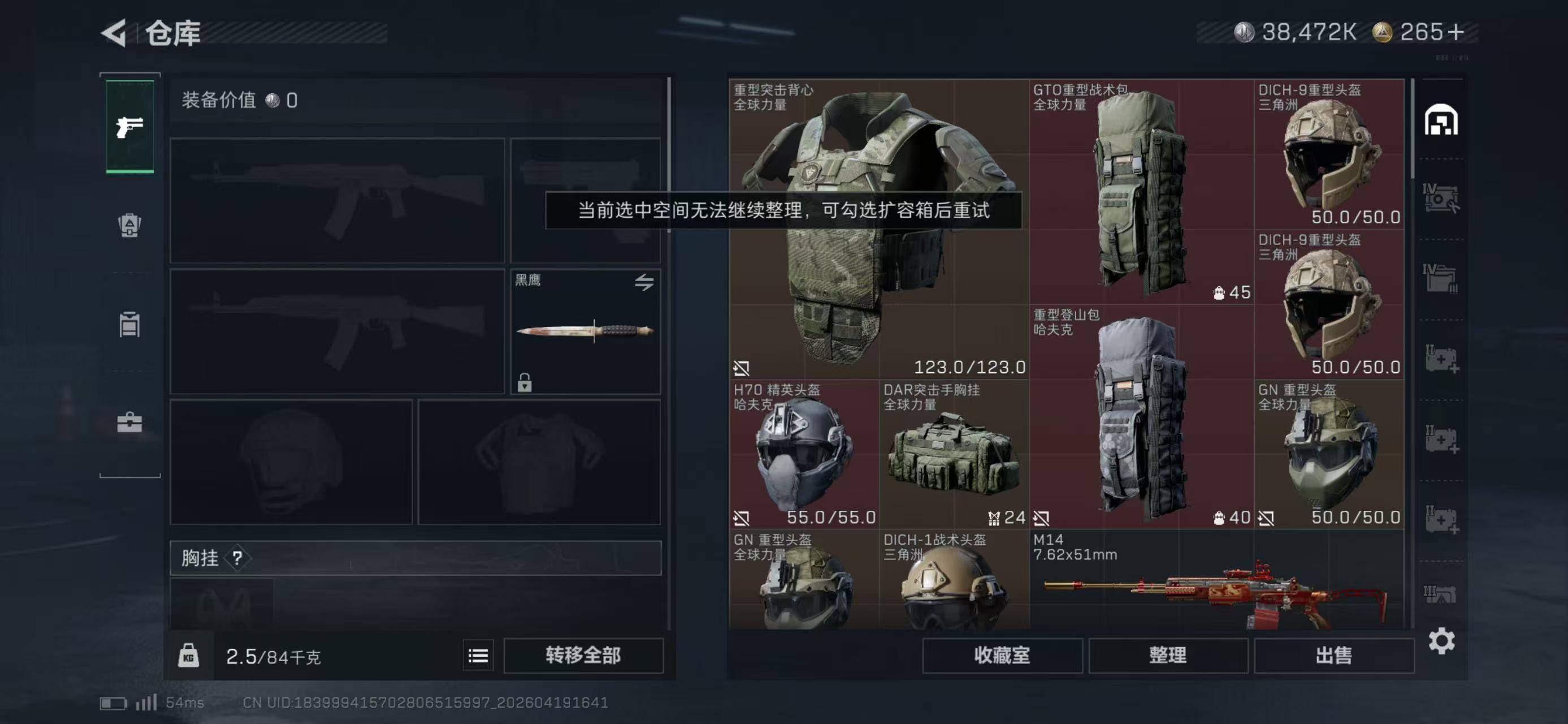Tap the 整理 sort button
The image size is (1568, 724).
coord(1167,655)
